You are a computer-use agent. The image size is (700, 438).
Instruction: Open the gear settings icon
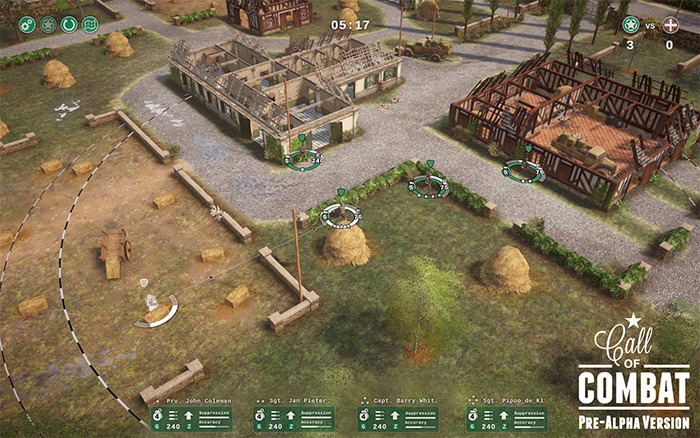click(27, 24)
